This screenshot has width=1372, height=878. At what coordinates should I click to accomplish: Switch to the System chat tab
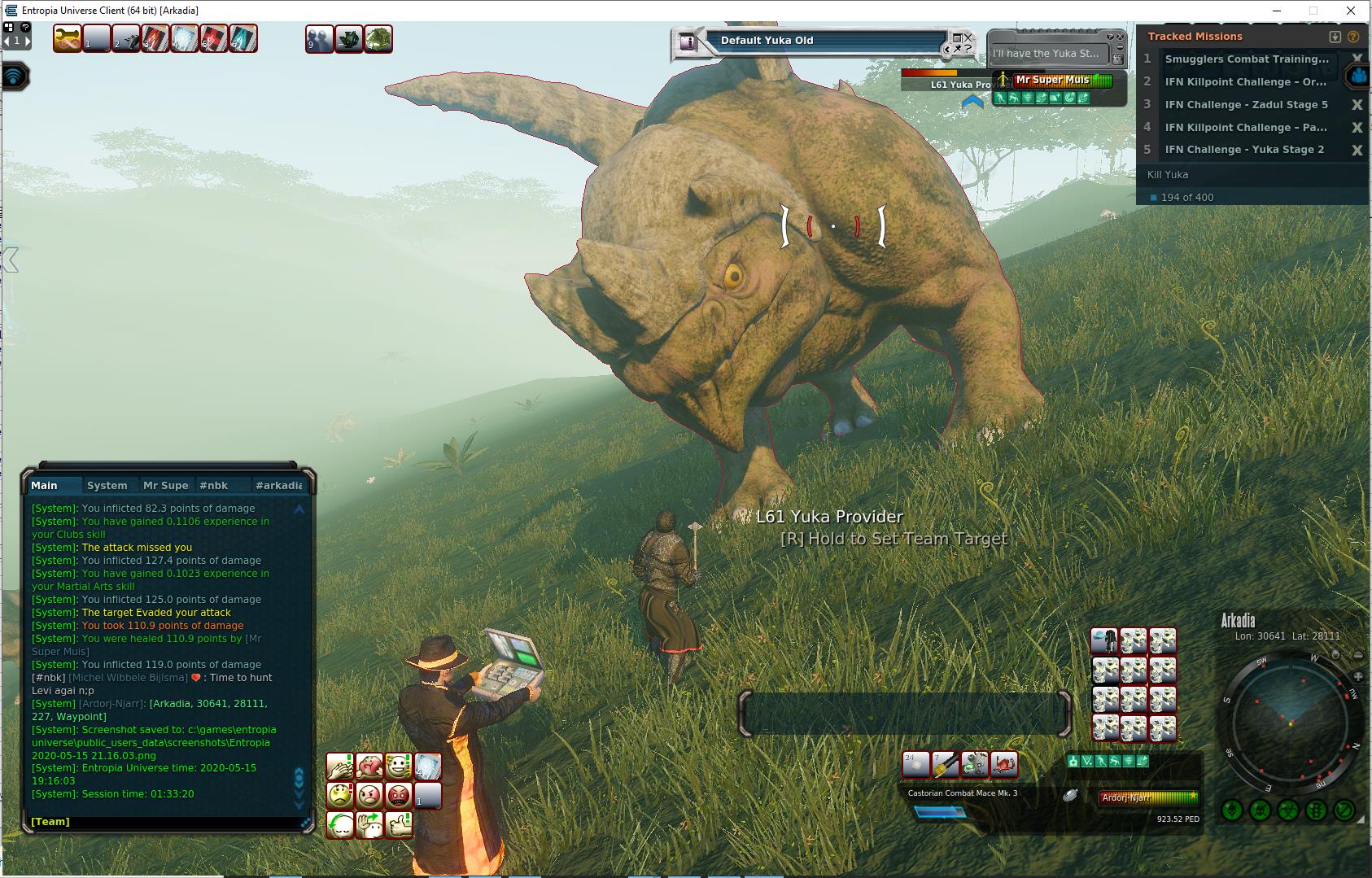(x=107, y=485)
